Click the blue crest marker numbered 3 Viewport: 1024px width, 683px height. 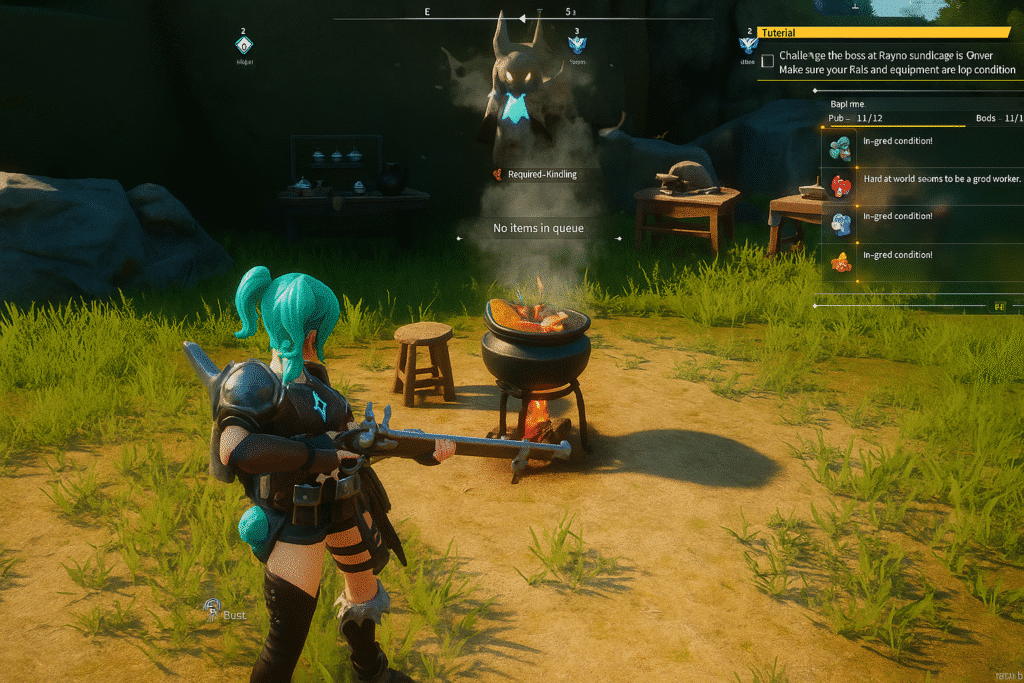click(x=576, y=44)
